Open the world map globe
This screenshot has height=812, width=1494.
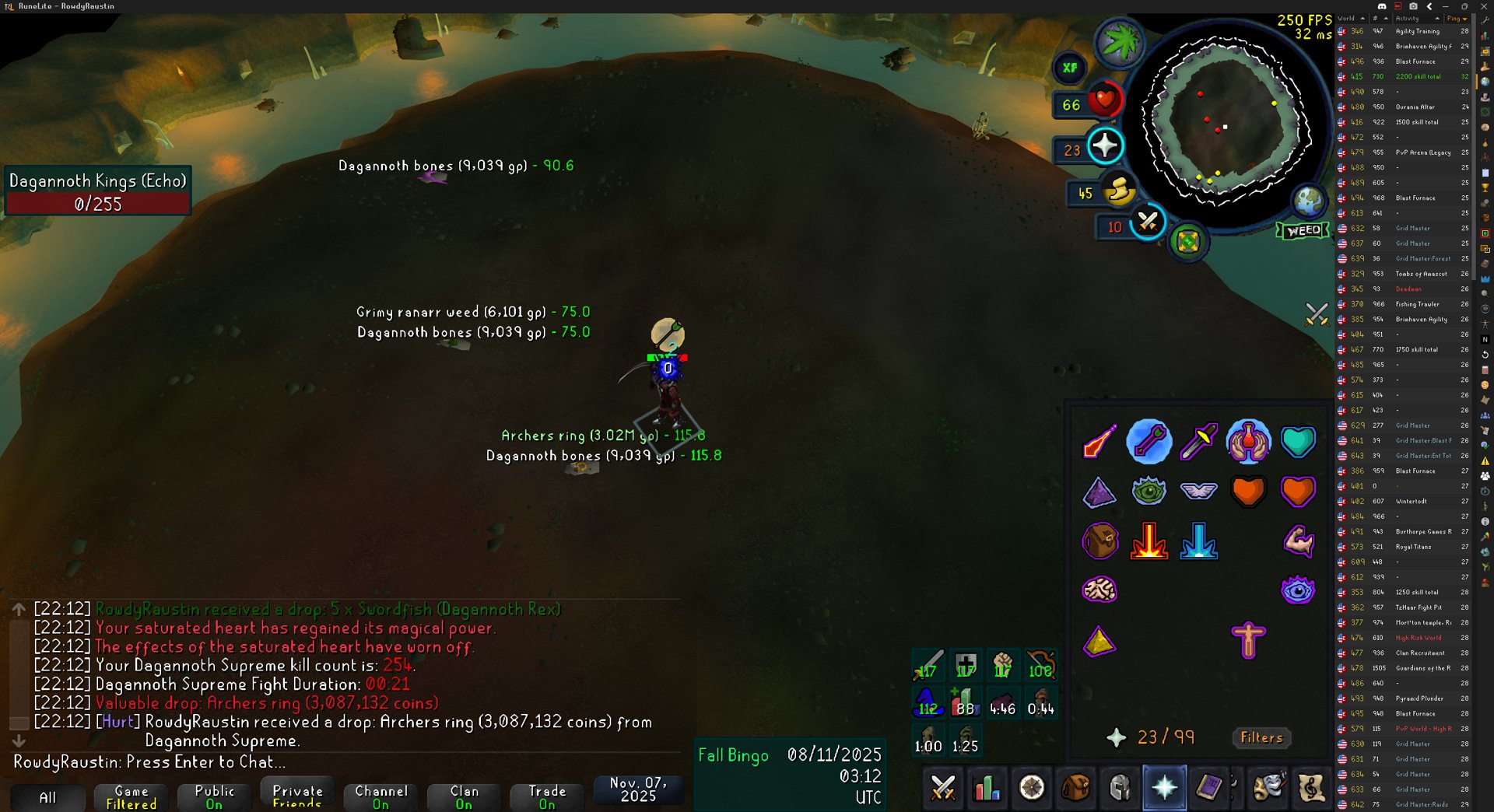click(1308, 201)
